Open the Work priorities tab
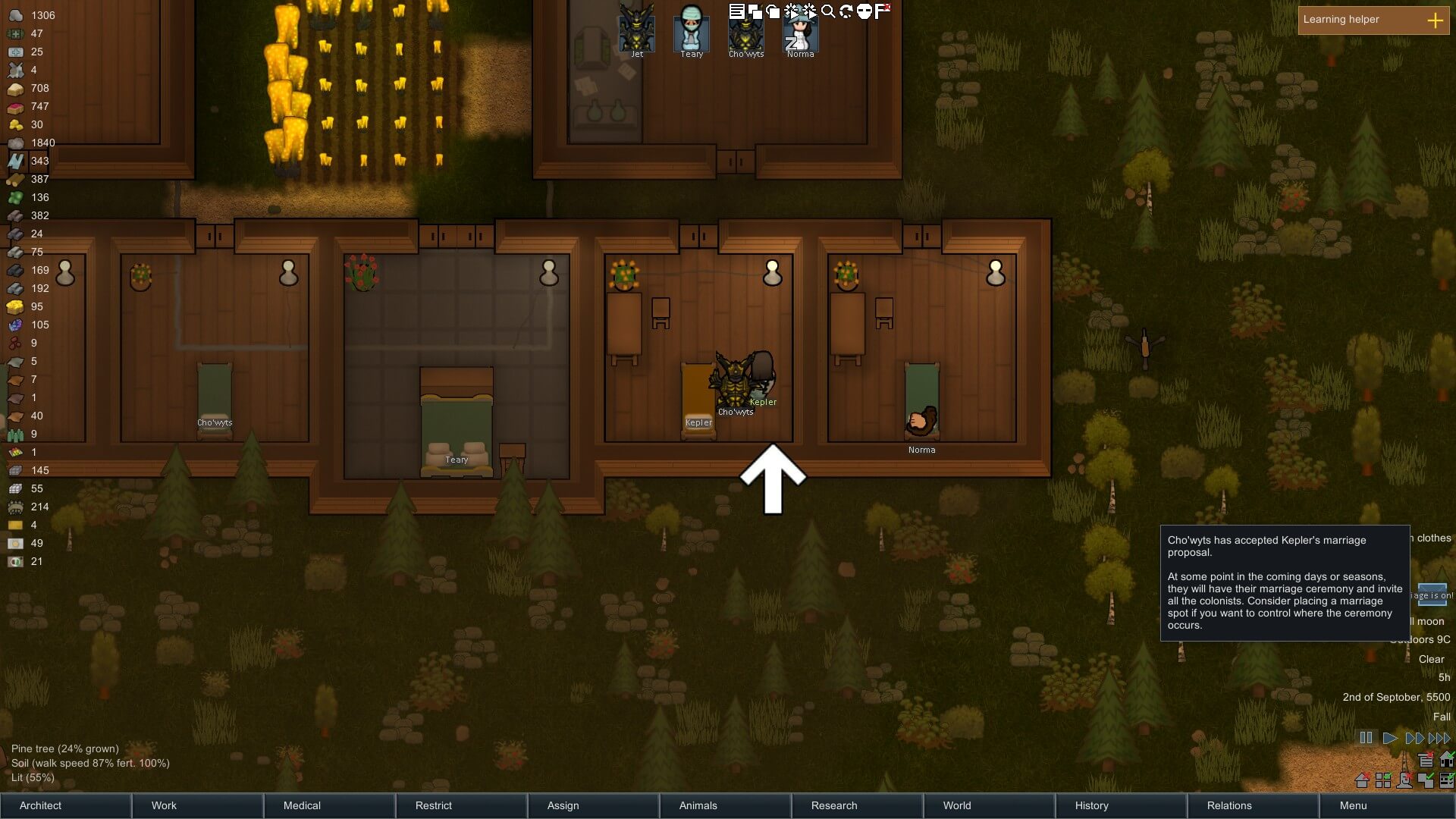 197,805
